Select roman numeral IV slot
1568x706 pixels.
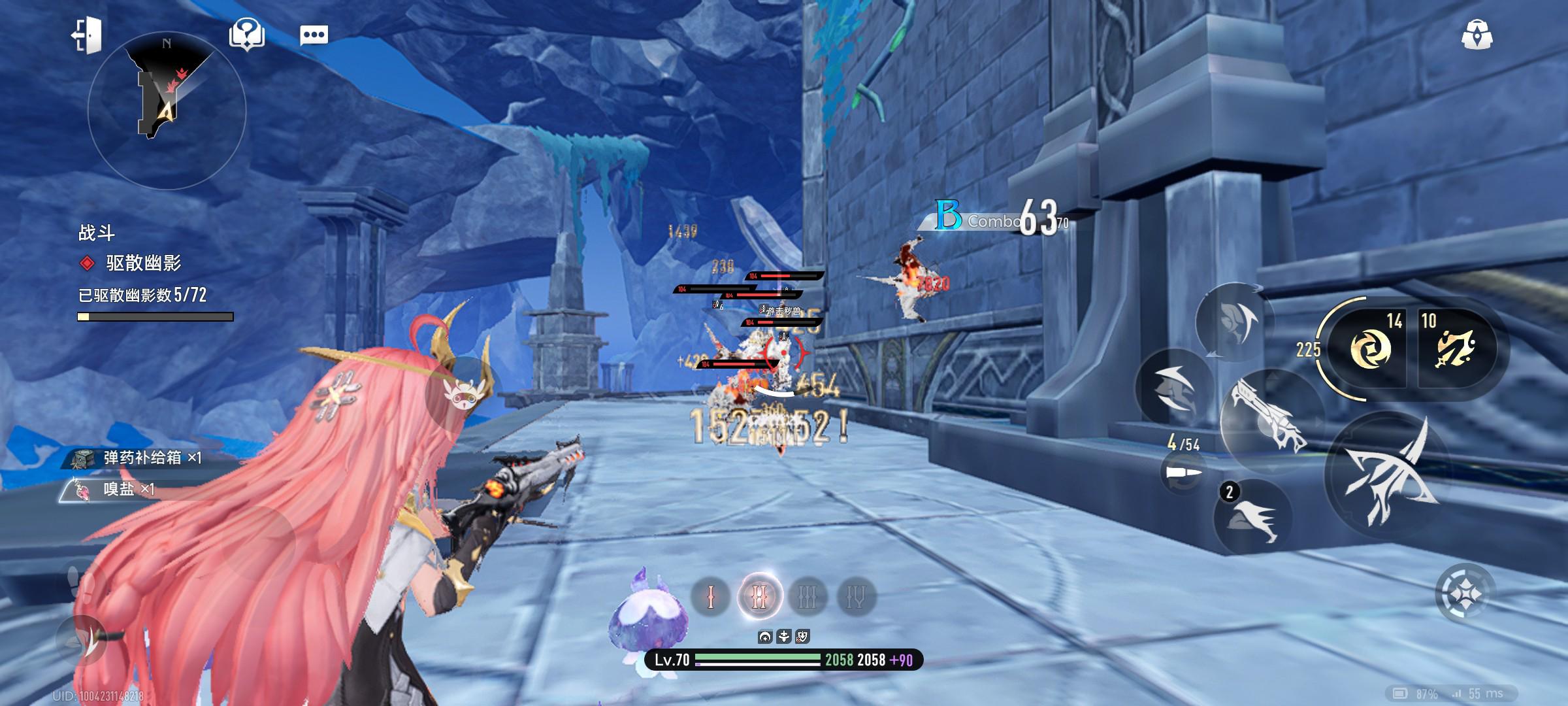[x=856, y=597]
